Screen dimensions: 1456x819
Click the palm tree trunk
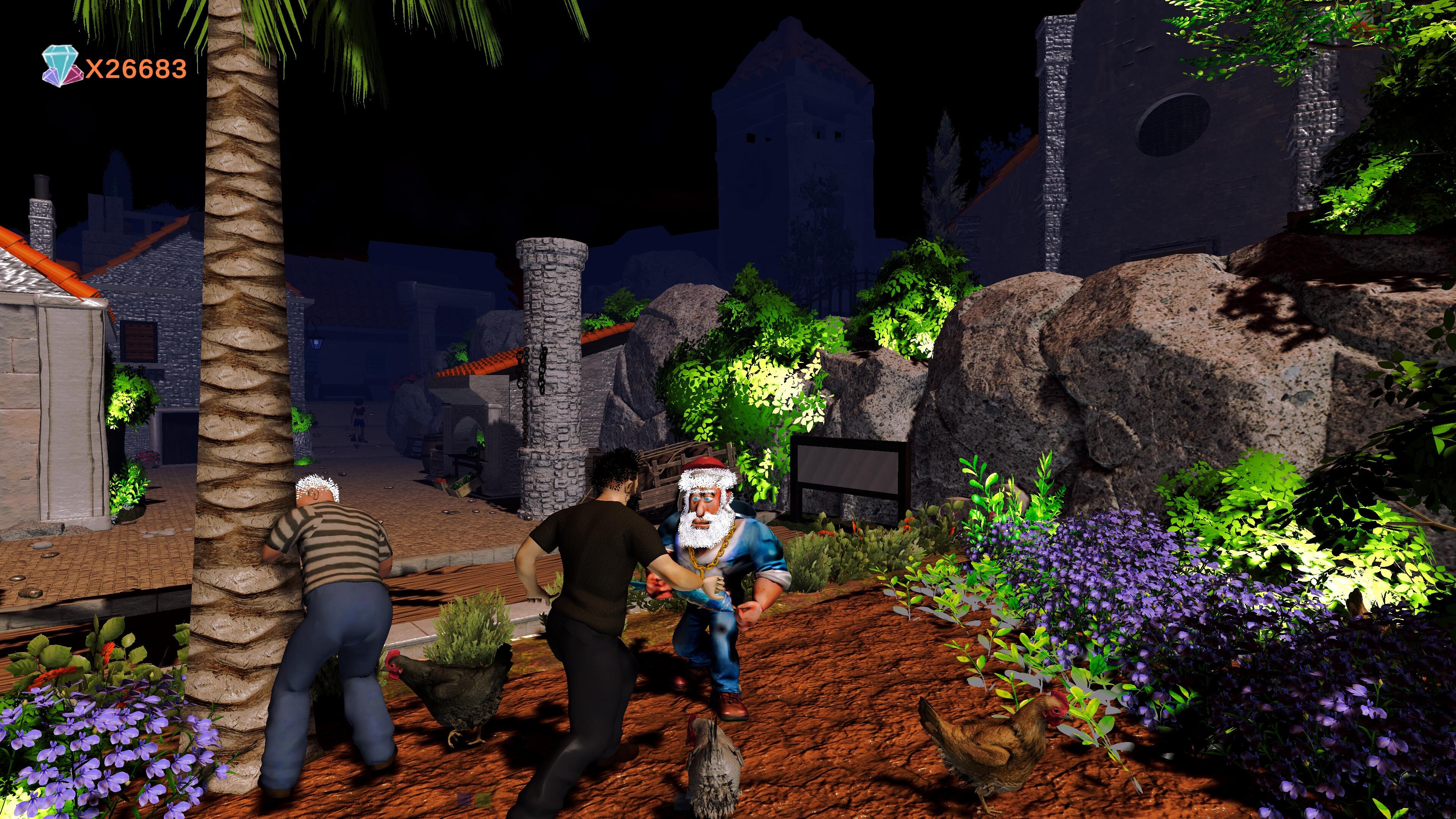click(x=243, y=395)
